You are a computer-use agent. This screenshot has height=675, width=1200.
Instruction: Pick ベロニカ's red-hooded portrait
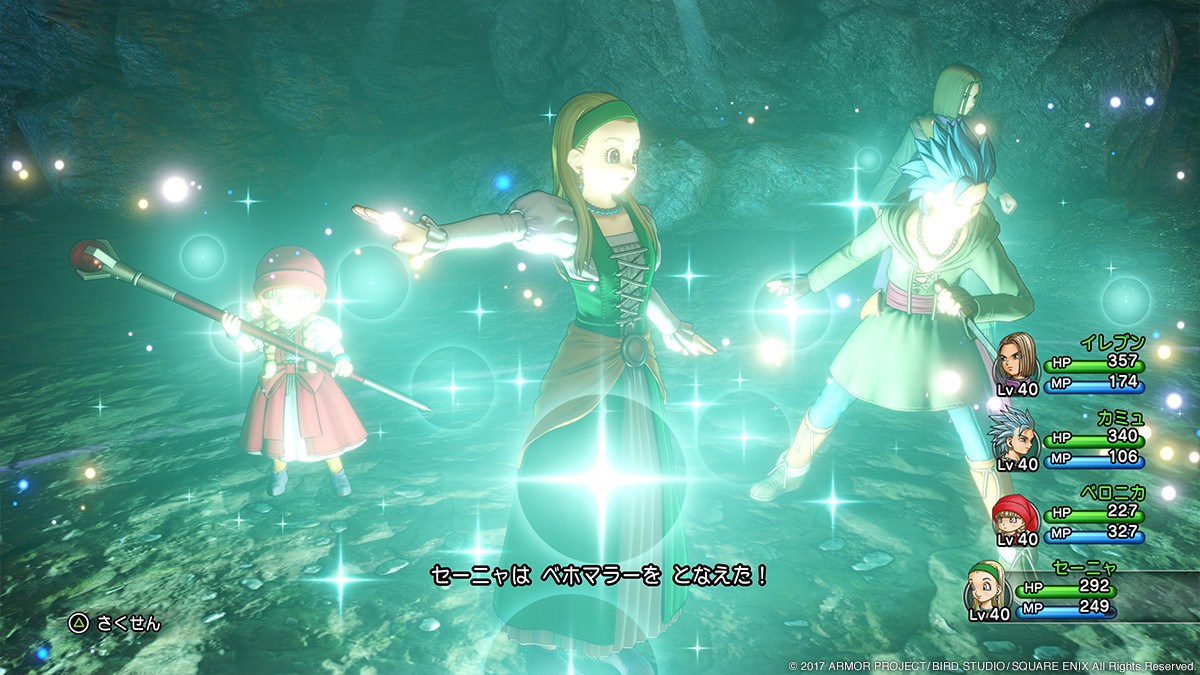click(x=1012, y=515)
